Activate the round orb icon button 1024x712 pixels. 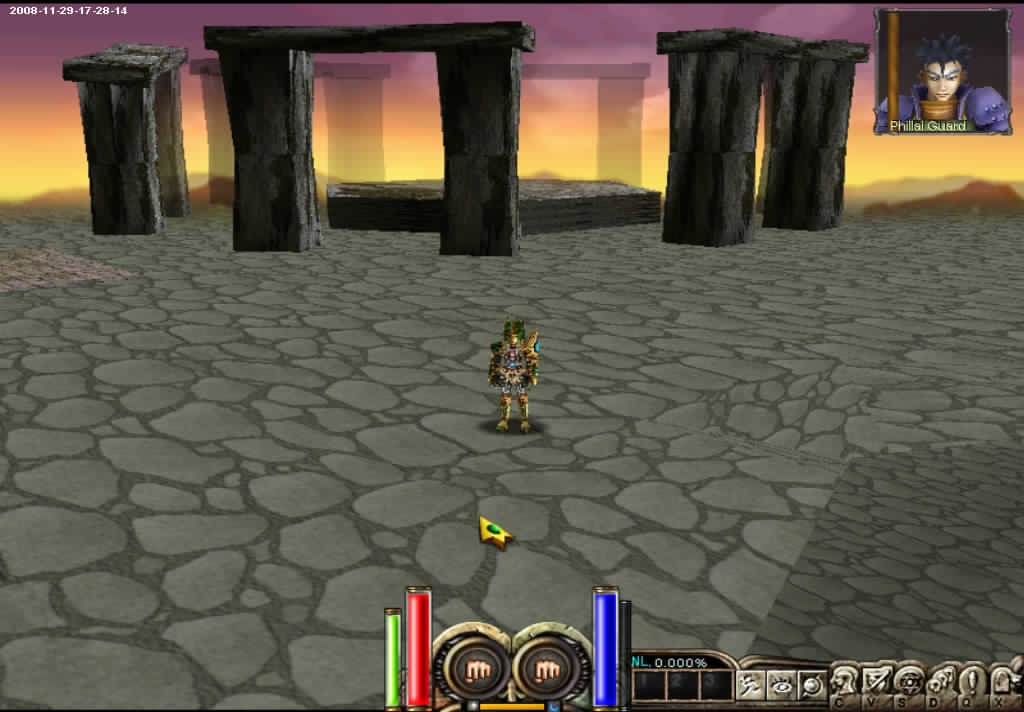[812, 685]
